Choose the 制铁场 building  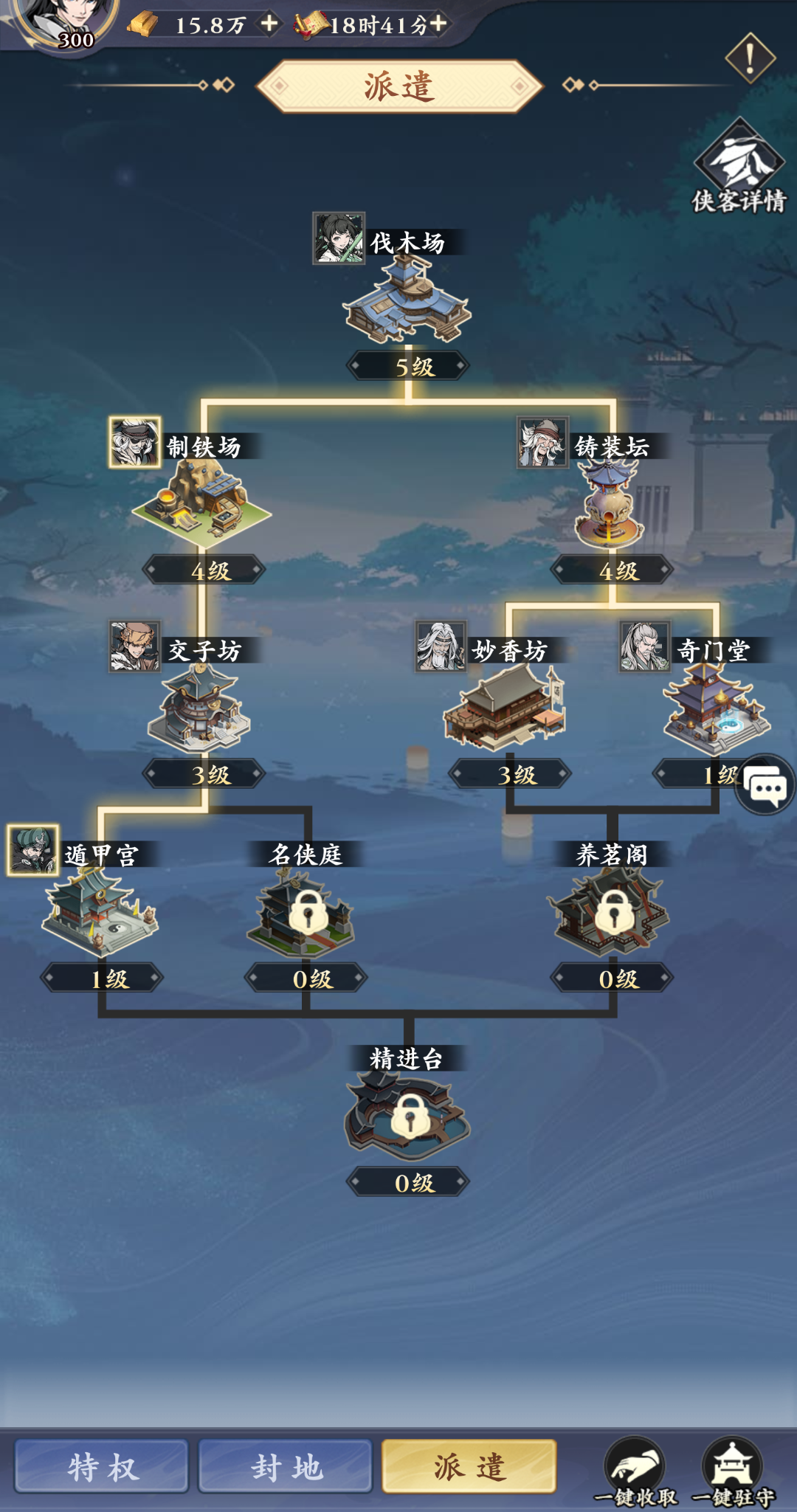pyautogui.click(x=202, y=502)
